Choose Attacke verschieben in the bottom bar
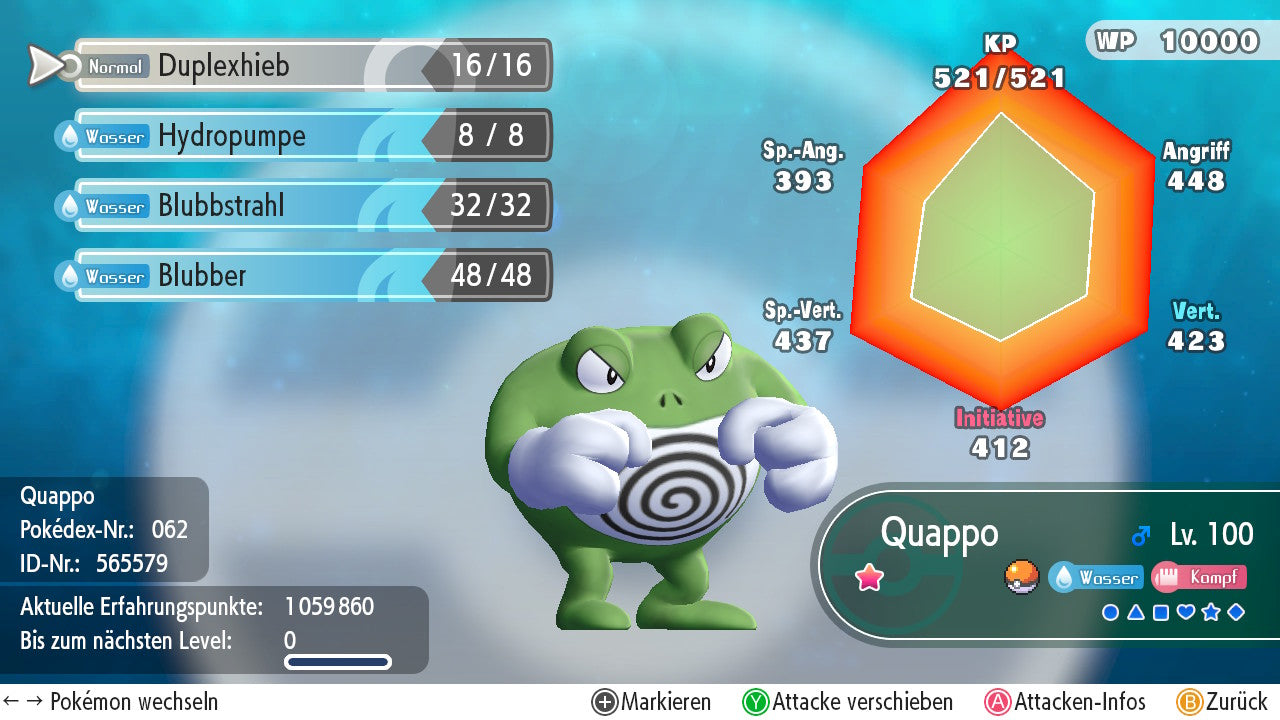The height and width of the screenshot is (720, 1280). (x=848, y=702)
